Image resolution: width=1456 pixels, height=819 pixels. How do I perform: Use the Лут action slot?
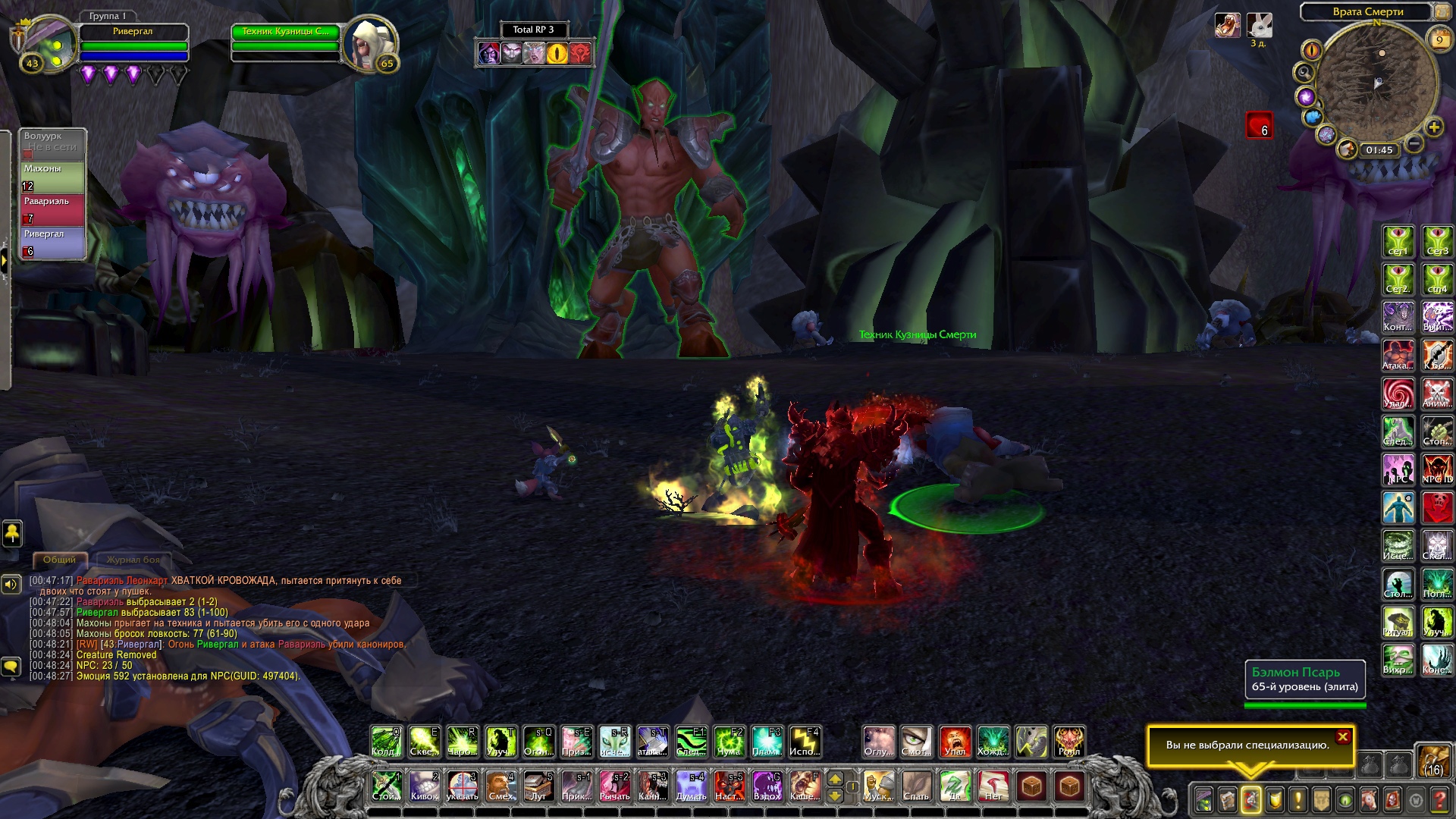point(538,786)
